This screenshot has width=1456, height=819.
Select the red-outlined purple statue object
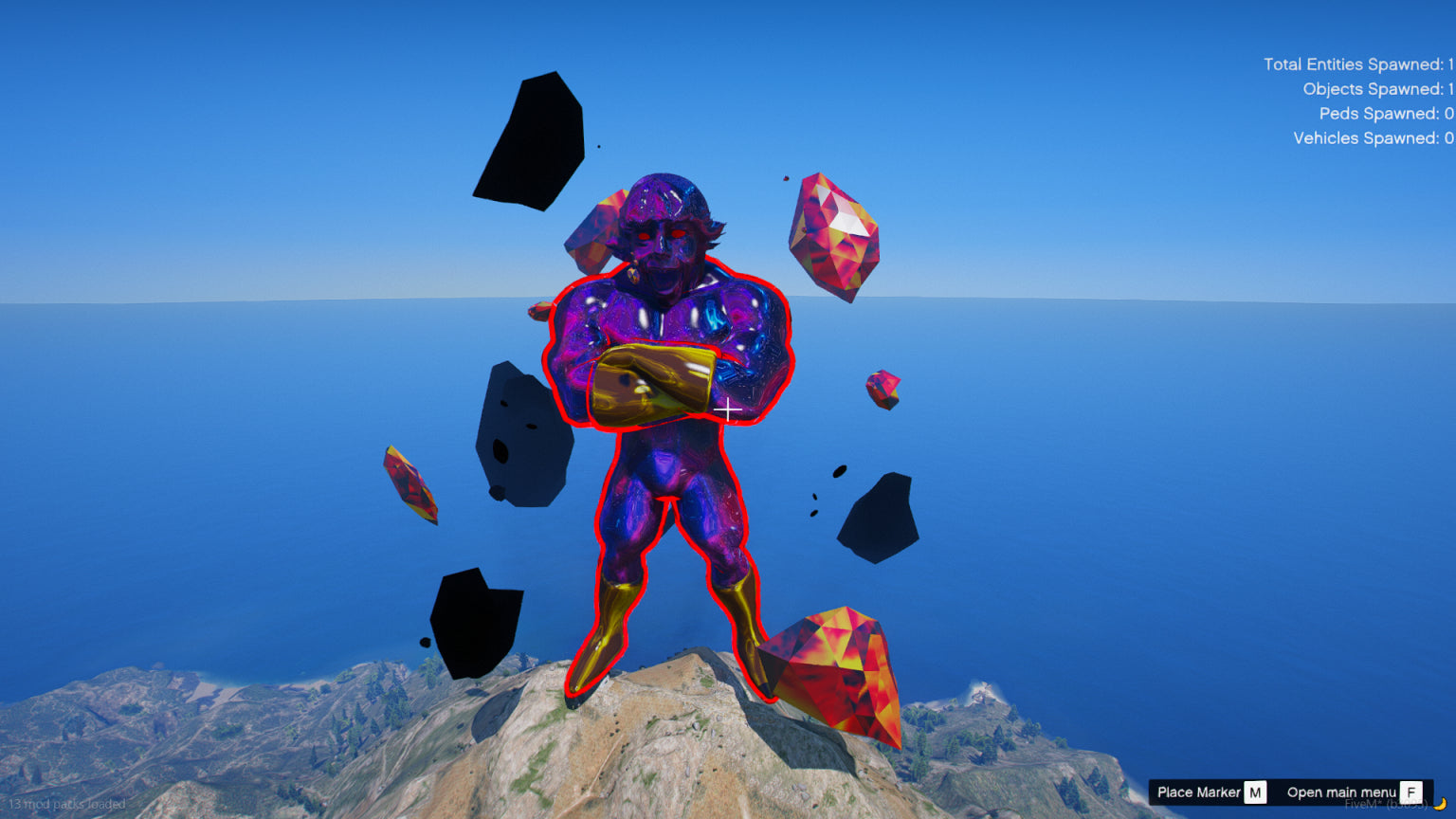pyautogui.click(x=667, y=455)
